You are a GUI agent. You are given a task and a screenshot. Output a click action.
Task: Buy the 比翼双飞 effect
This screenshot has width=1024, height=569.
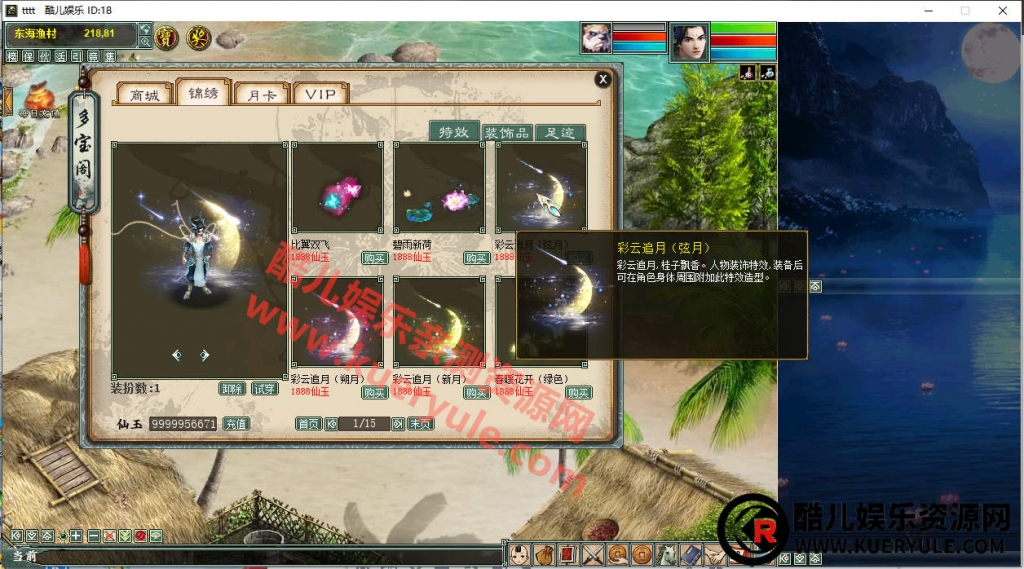[374, 258]
